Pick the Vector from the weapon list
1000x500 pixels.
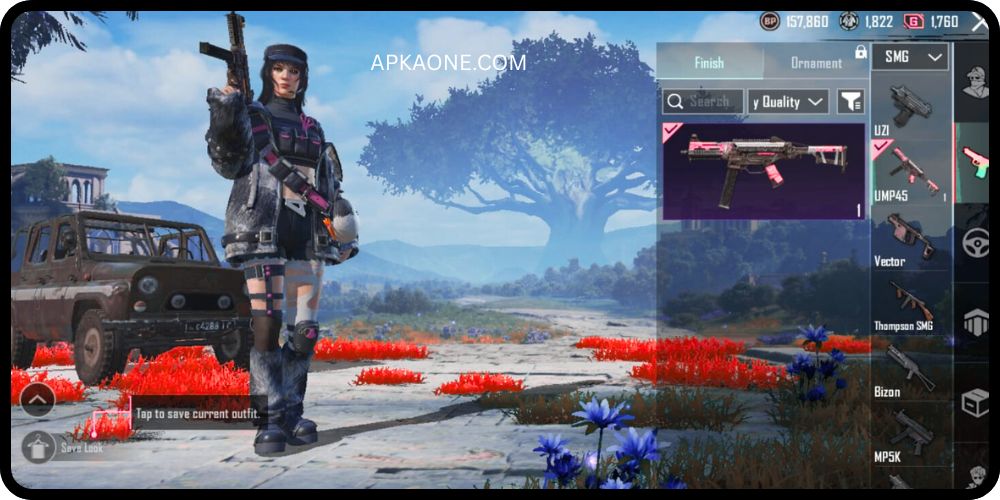click(x=910, y=238)
